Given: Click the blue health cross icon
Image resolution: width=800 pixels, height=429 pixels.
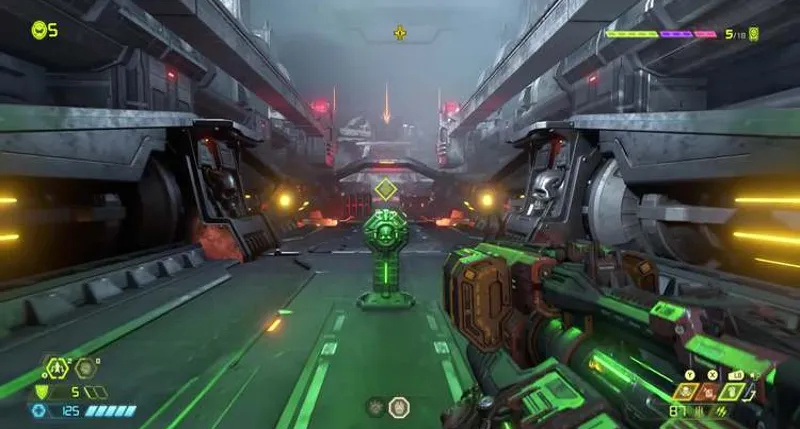Looking at the screenshot, I should (39, 410).
